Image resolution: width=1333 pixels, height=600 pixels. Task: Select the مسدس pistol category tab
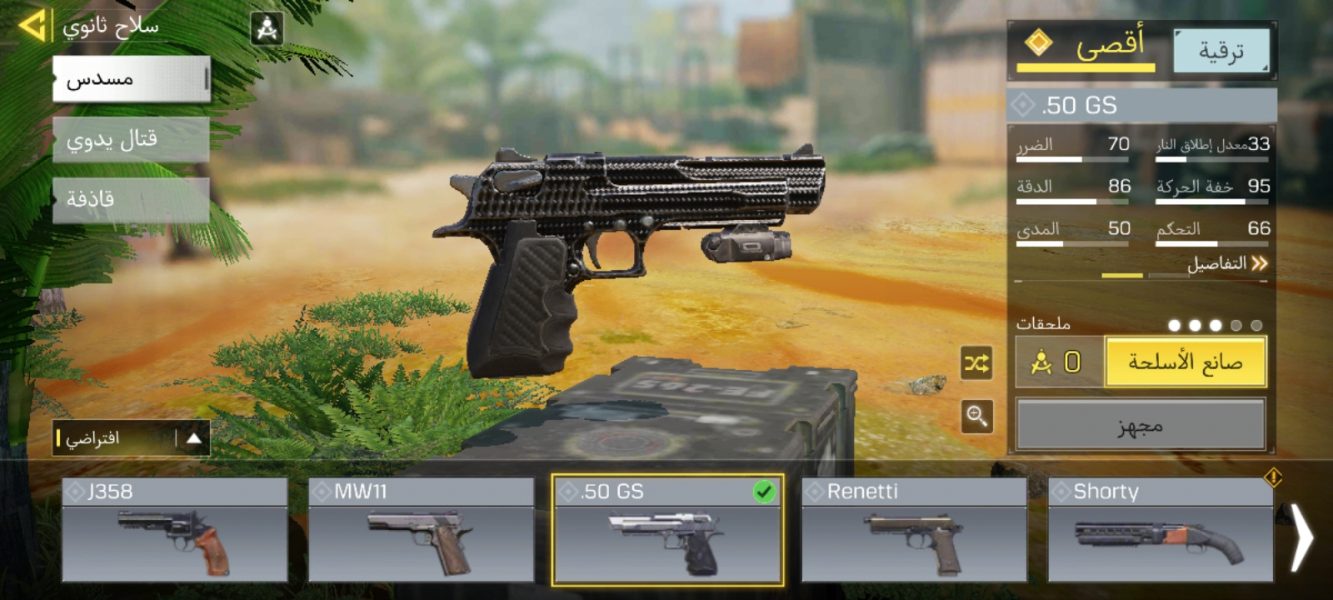tap(131, 79)
